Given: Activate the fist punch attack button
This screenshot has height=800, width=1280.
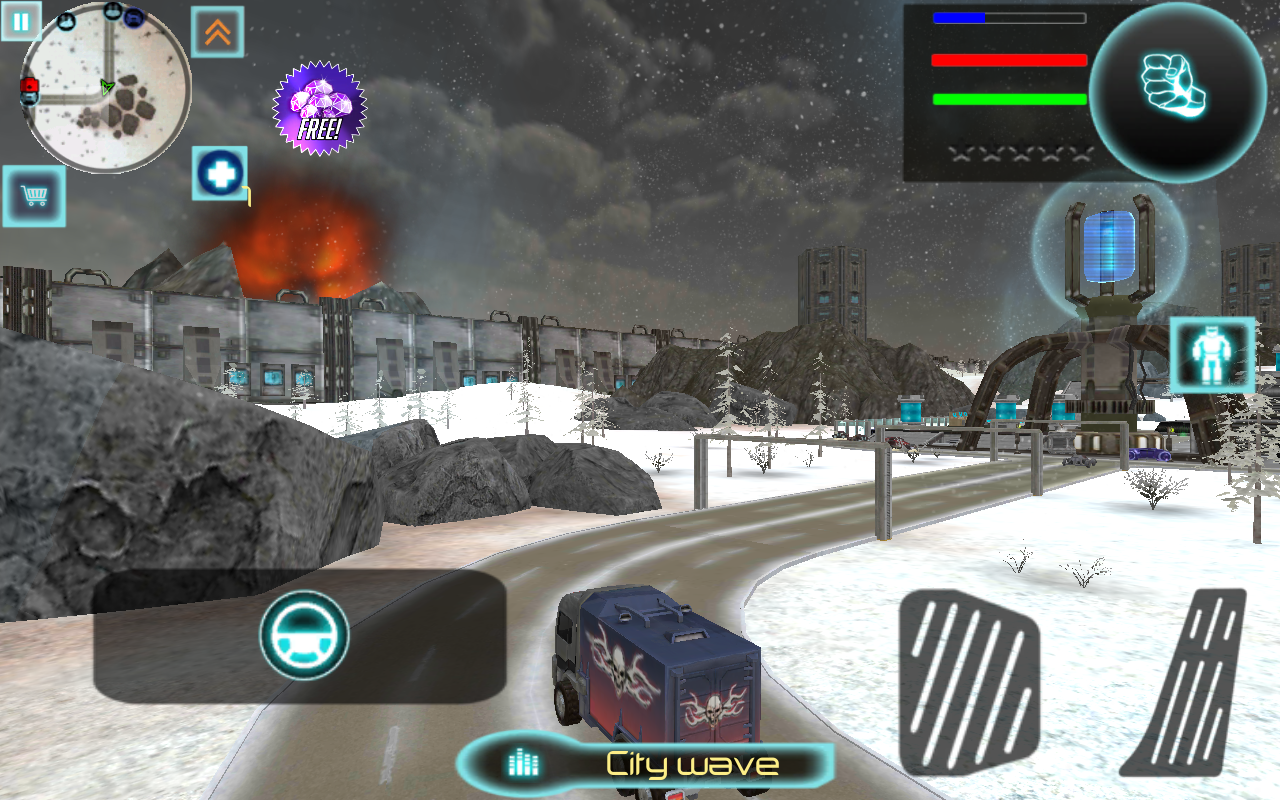Looking at the screenshot, I should 1177,86.
